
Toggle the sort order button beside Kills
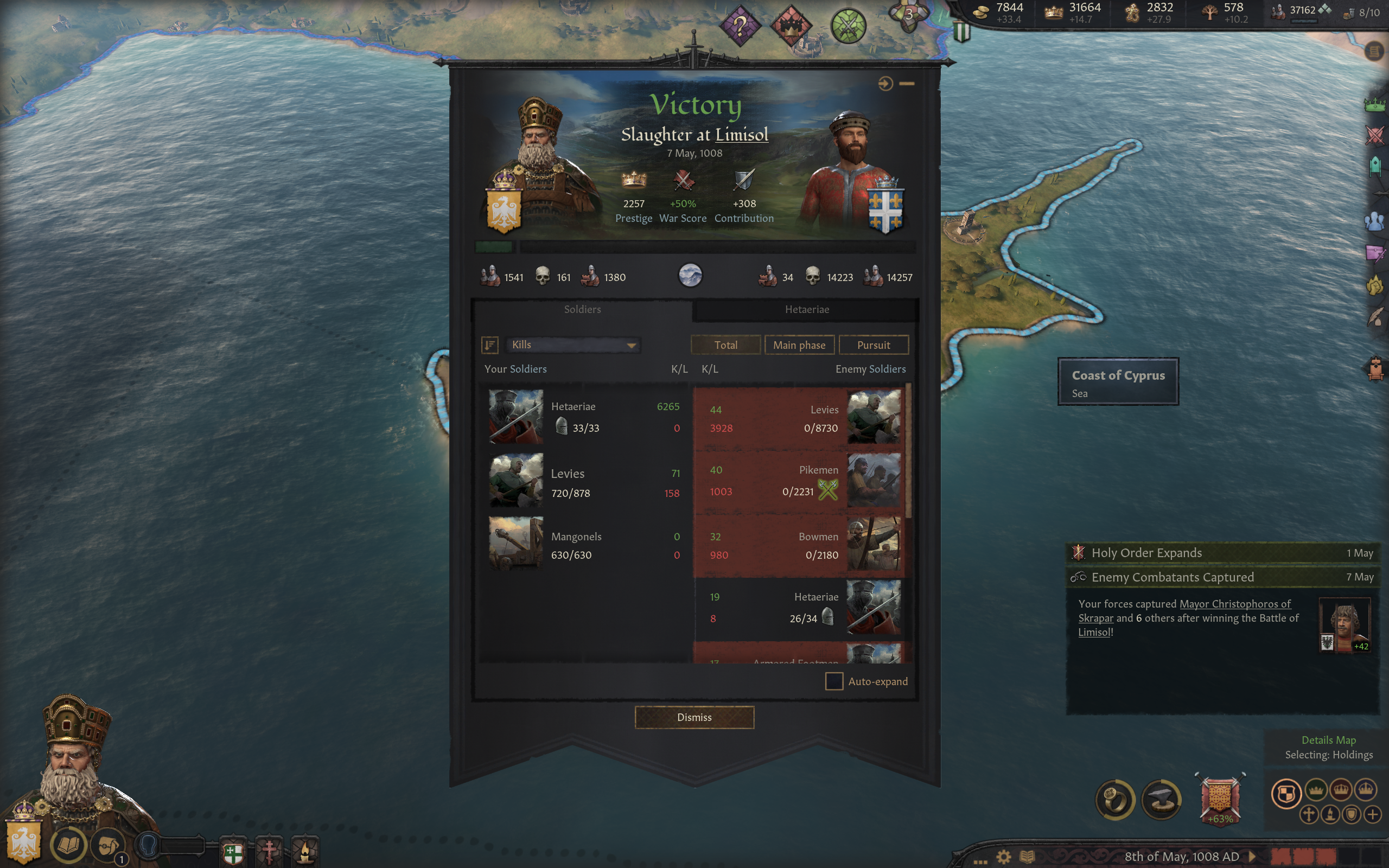click(x=489, y=345)
